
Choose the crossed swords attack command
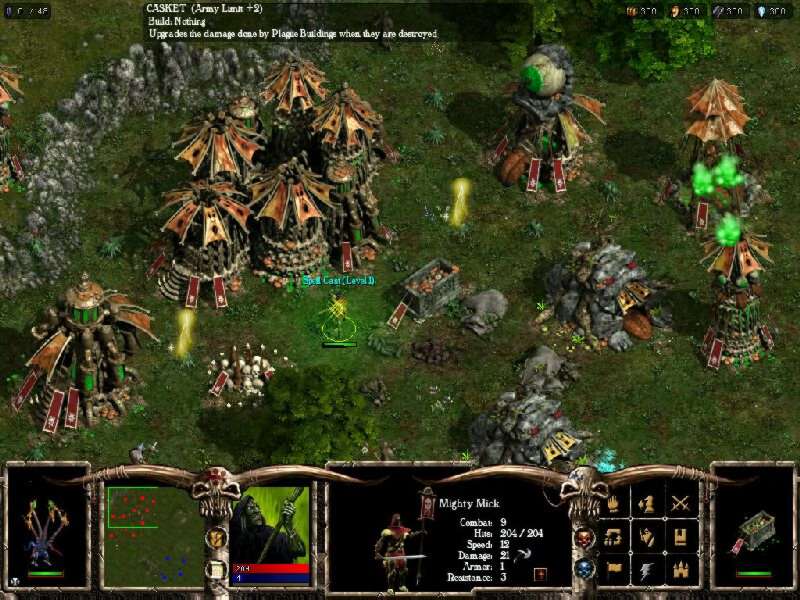(x=683, y=504)
